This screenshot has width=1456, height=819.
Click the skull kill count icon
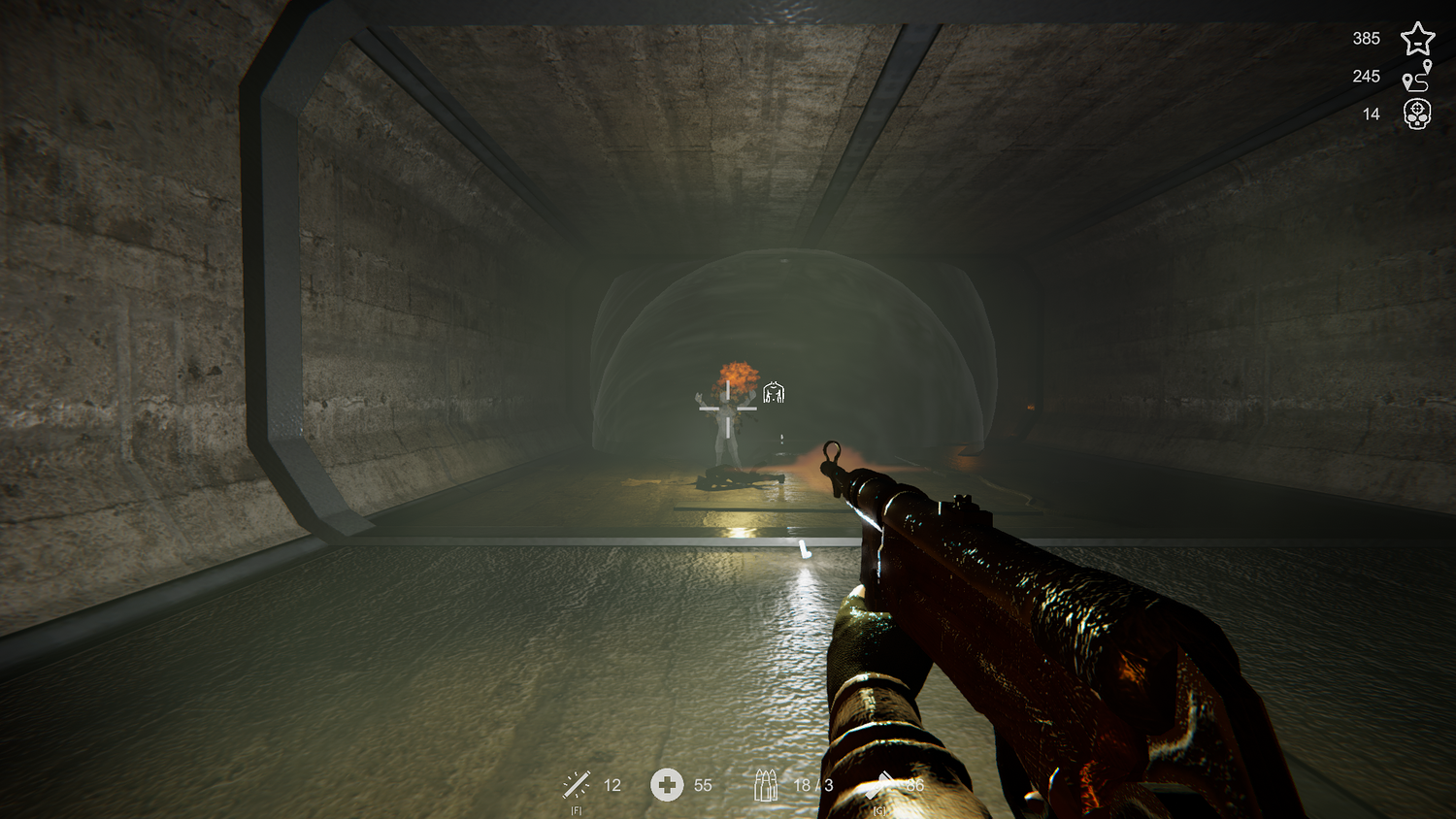1417,115
